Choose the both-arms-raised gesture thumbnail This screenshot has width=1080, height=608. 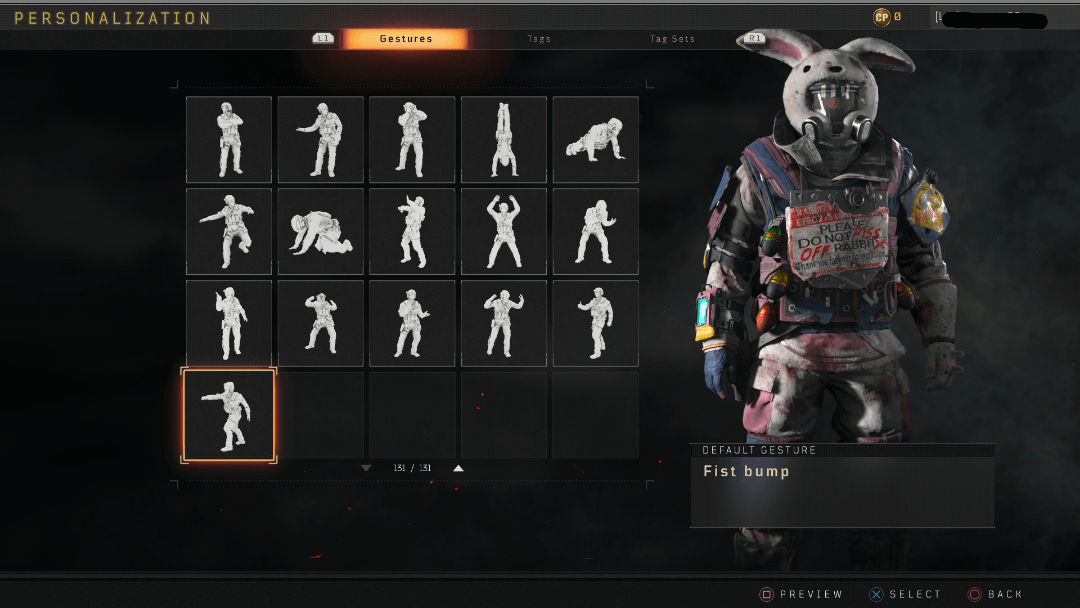pyautogui.click(x=504, y=231)
